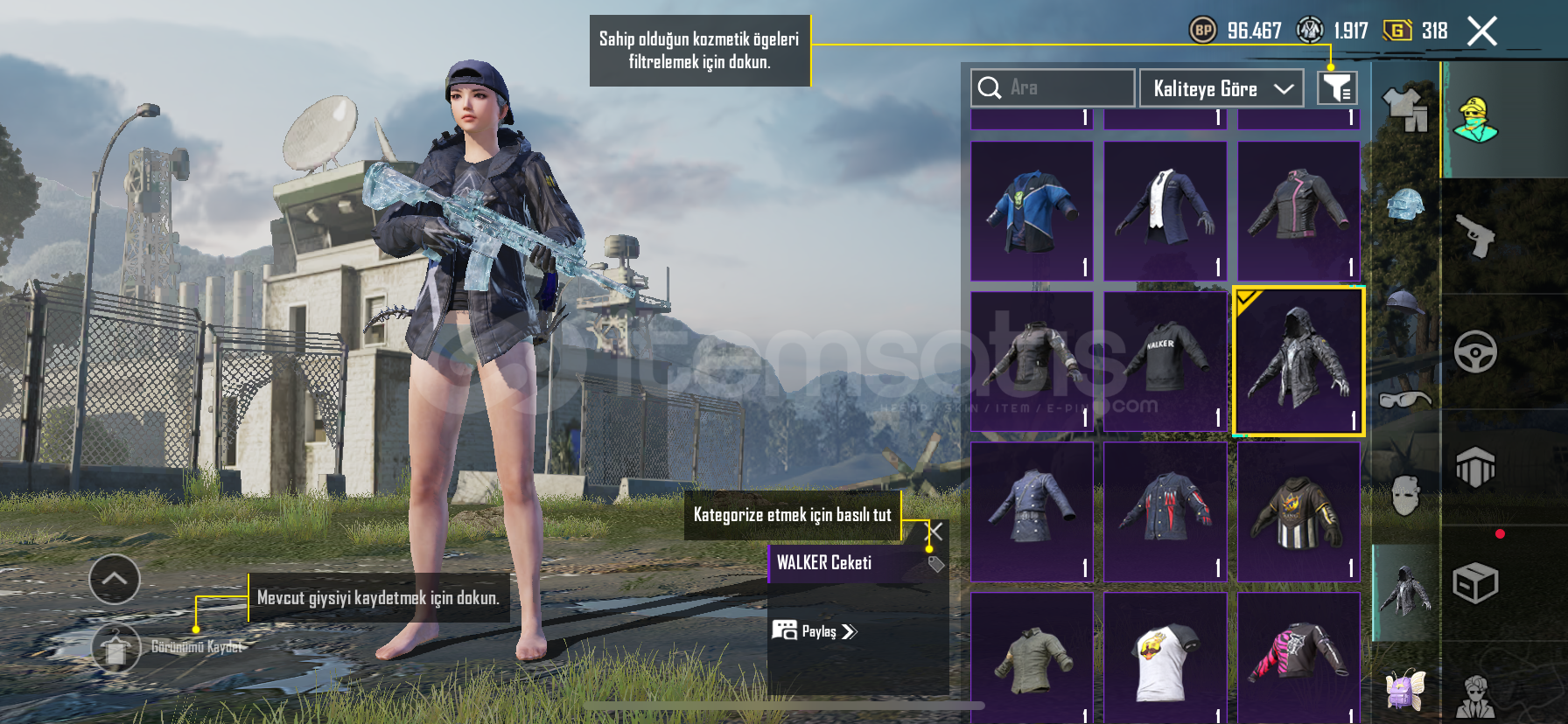This screenshot has width=1568, height=724.
Task: Pick the black jacket with pink trim
Action: click(1298, 211)
